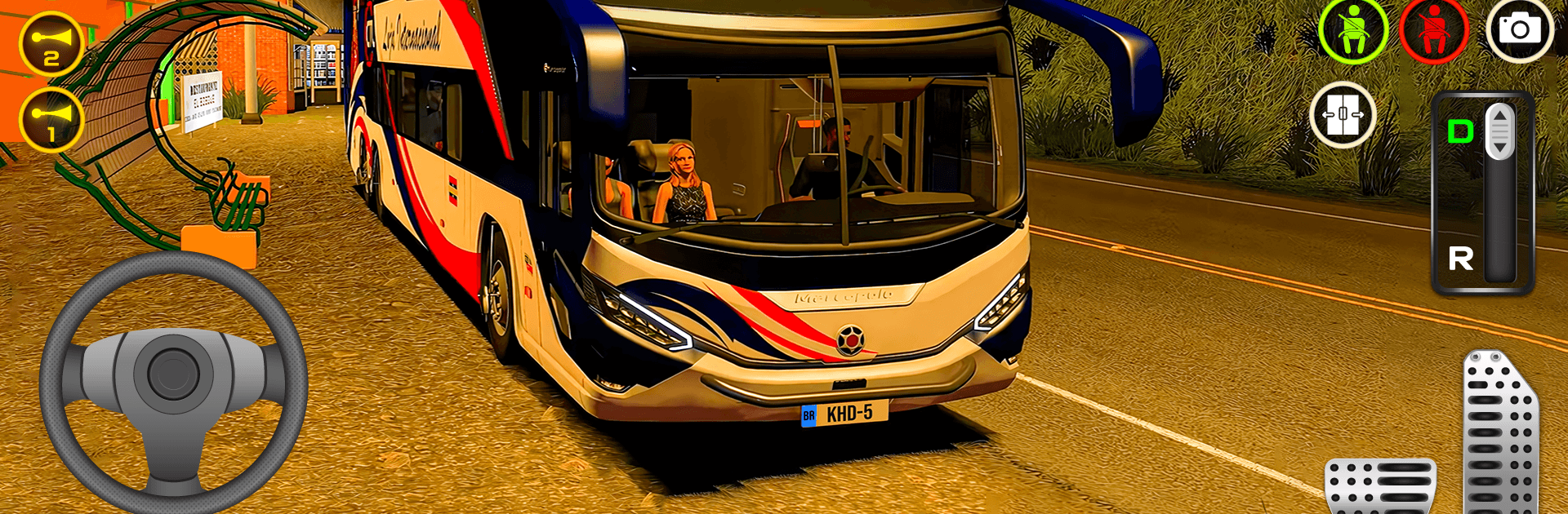
Task: Open the bus doors button
Action: (x=1343, y=115)
